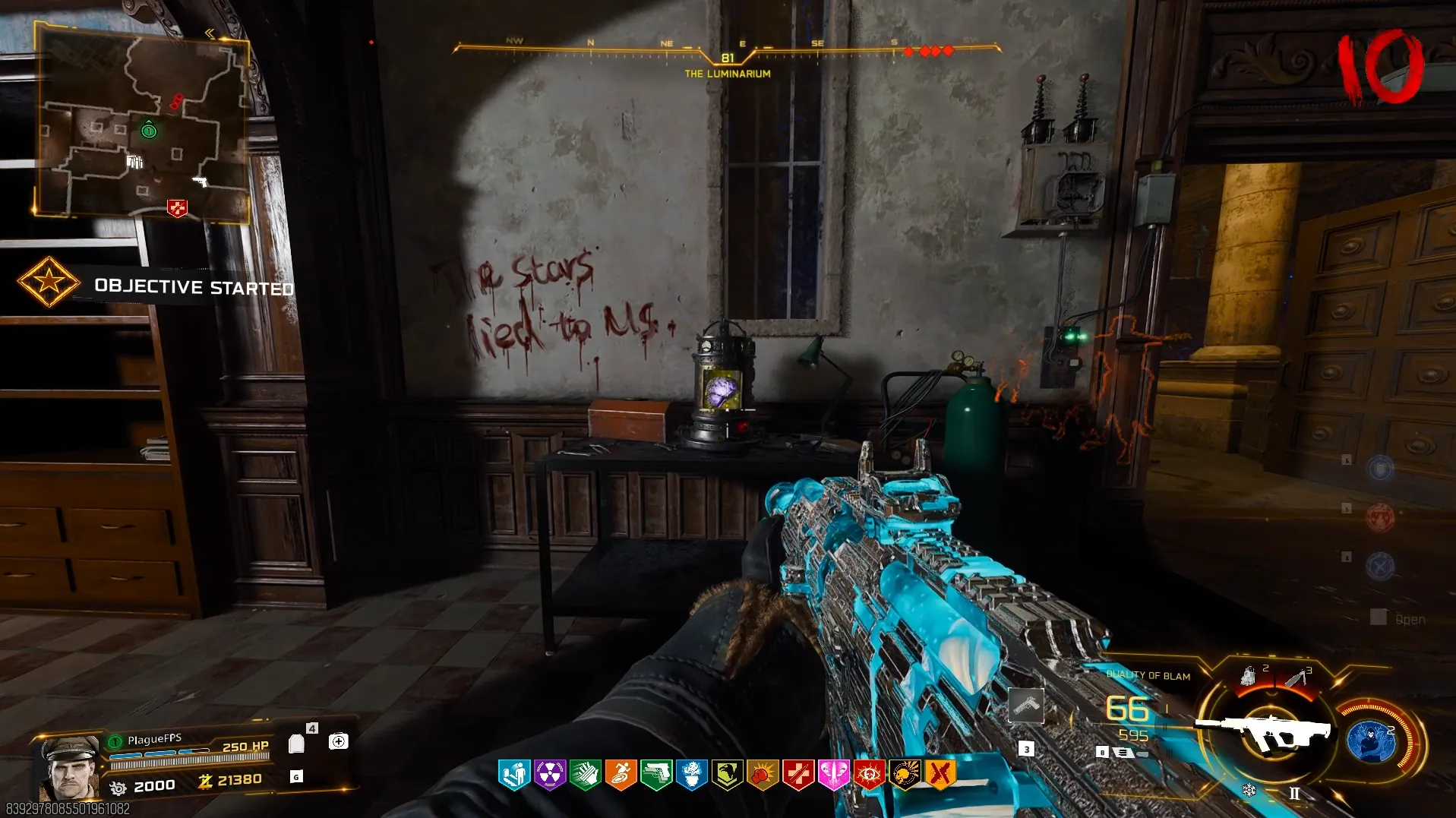This screenshot has height=818, width=1456.
Task: Select the pink rocket-and-skulls perk icon
Action: 833,775
